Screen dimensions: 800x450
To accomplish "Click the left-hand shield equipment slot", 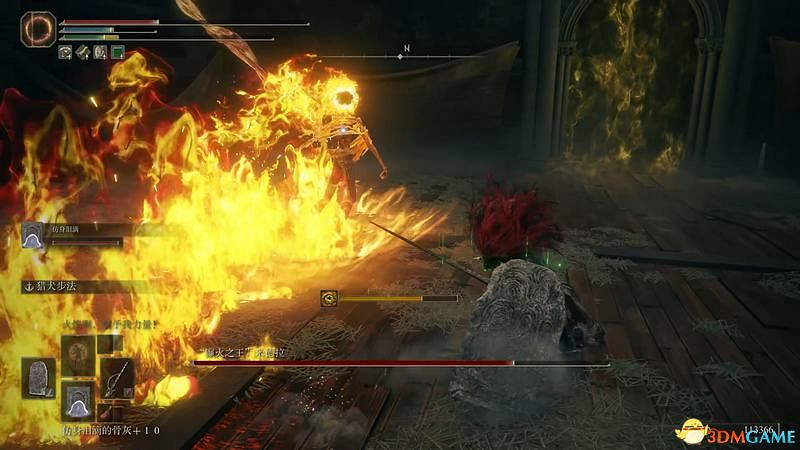I will point(40,377).
